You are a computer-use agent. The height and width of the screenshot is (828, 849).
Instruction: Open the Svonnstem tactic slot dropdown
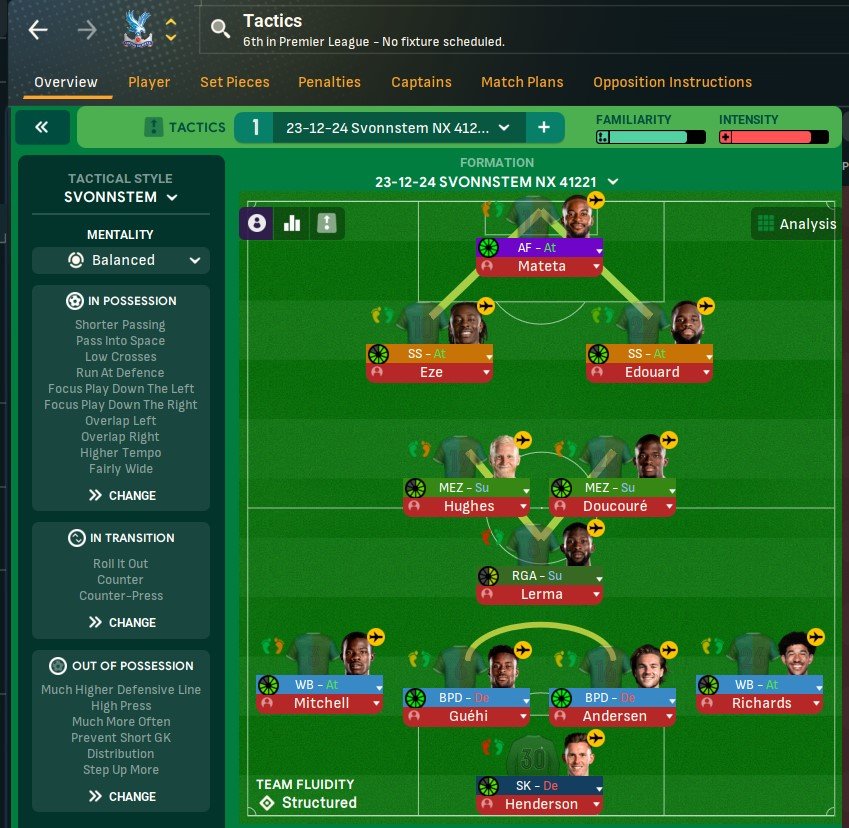click(503, 127)
